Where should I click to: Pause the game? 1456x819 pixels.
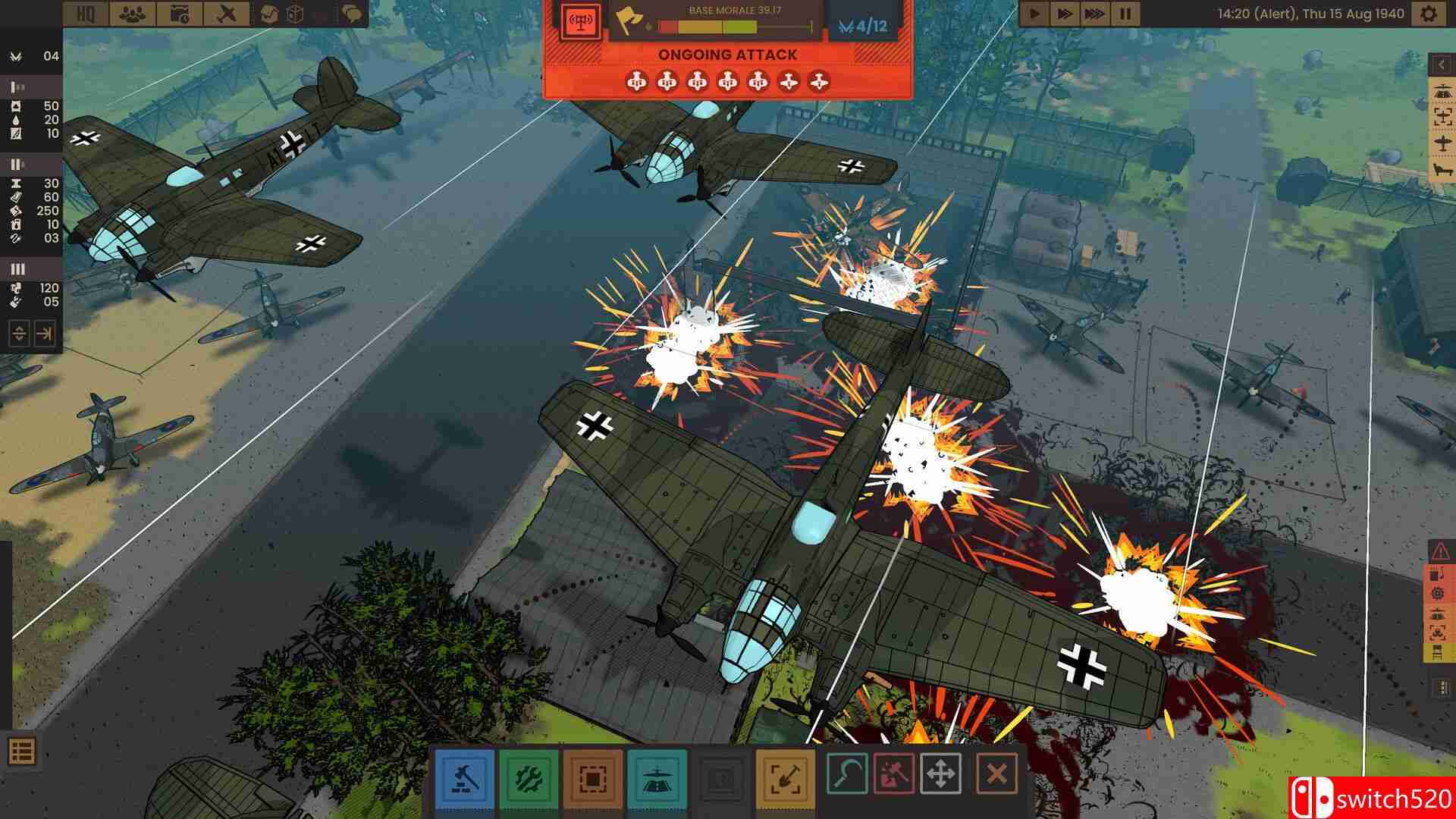[x=1125, y=14]
